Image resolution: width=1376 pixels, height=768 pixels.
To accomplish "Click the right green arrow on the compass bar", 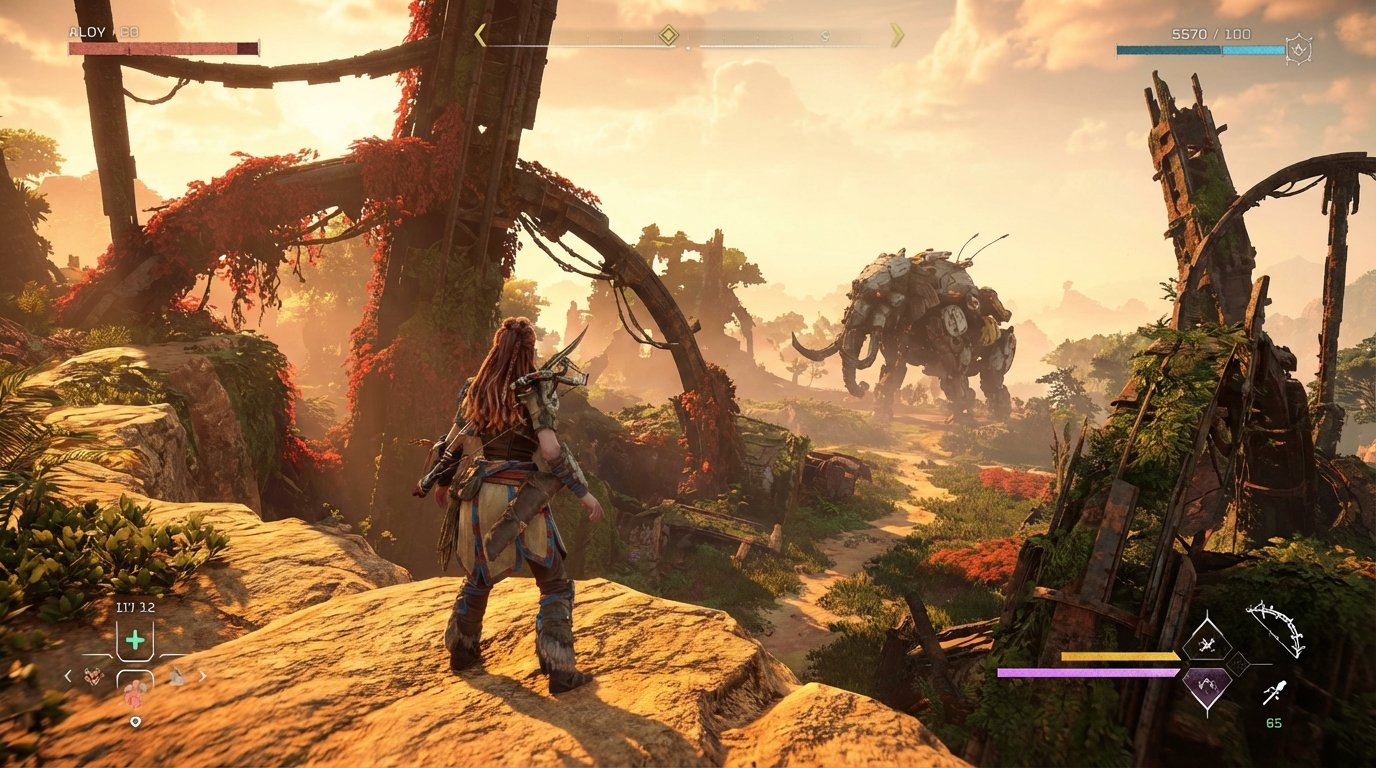I will pyautogui.click(x=896, y=33).
